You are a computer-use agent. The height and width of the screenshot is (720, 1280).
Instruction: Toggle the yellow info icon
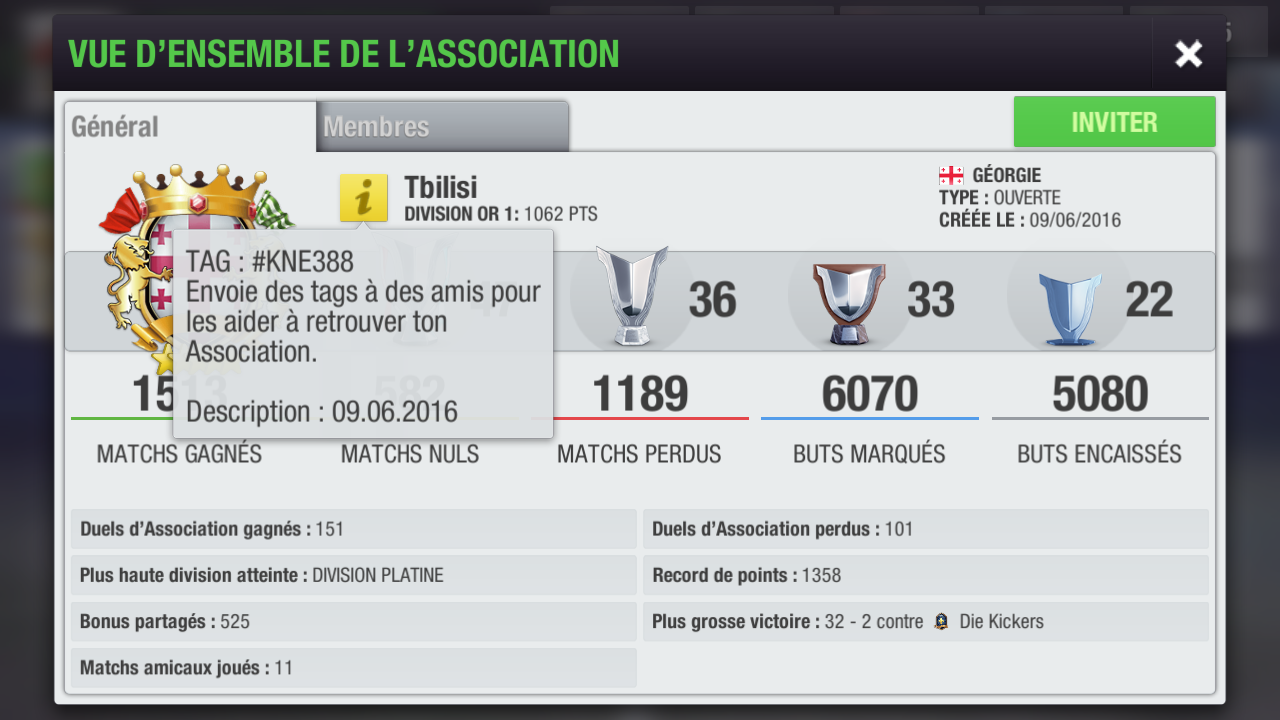pos(363,197)
